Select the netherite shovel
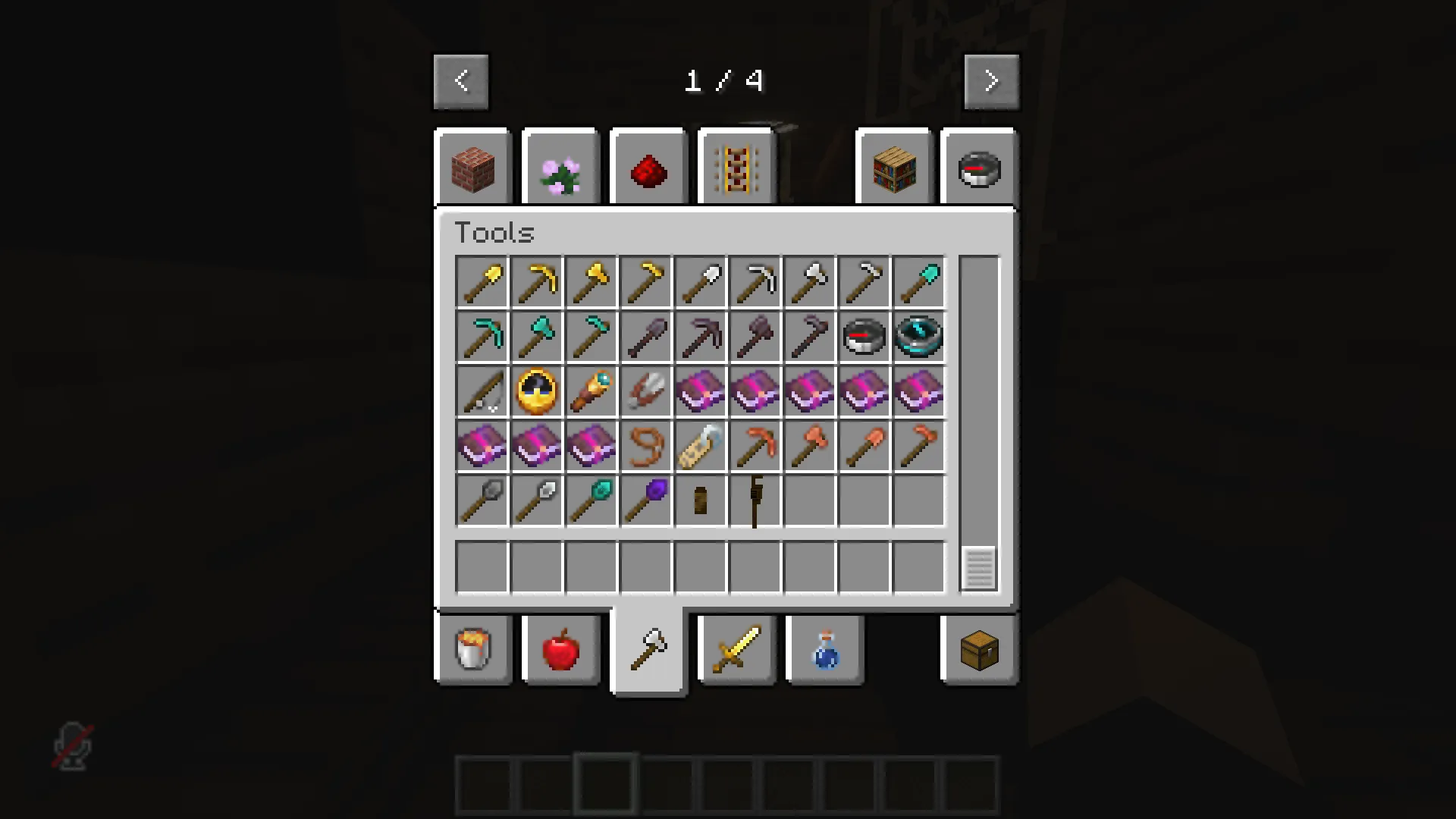The height and width of the screenshot is (819, 1456). pos(646,337)
